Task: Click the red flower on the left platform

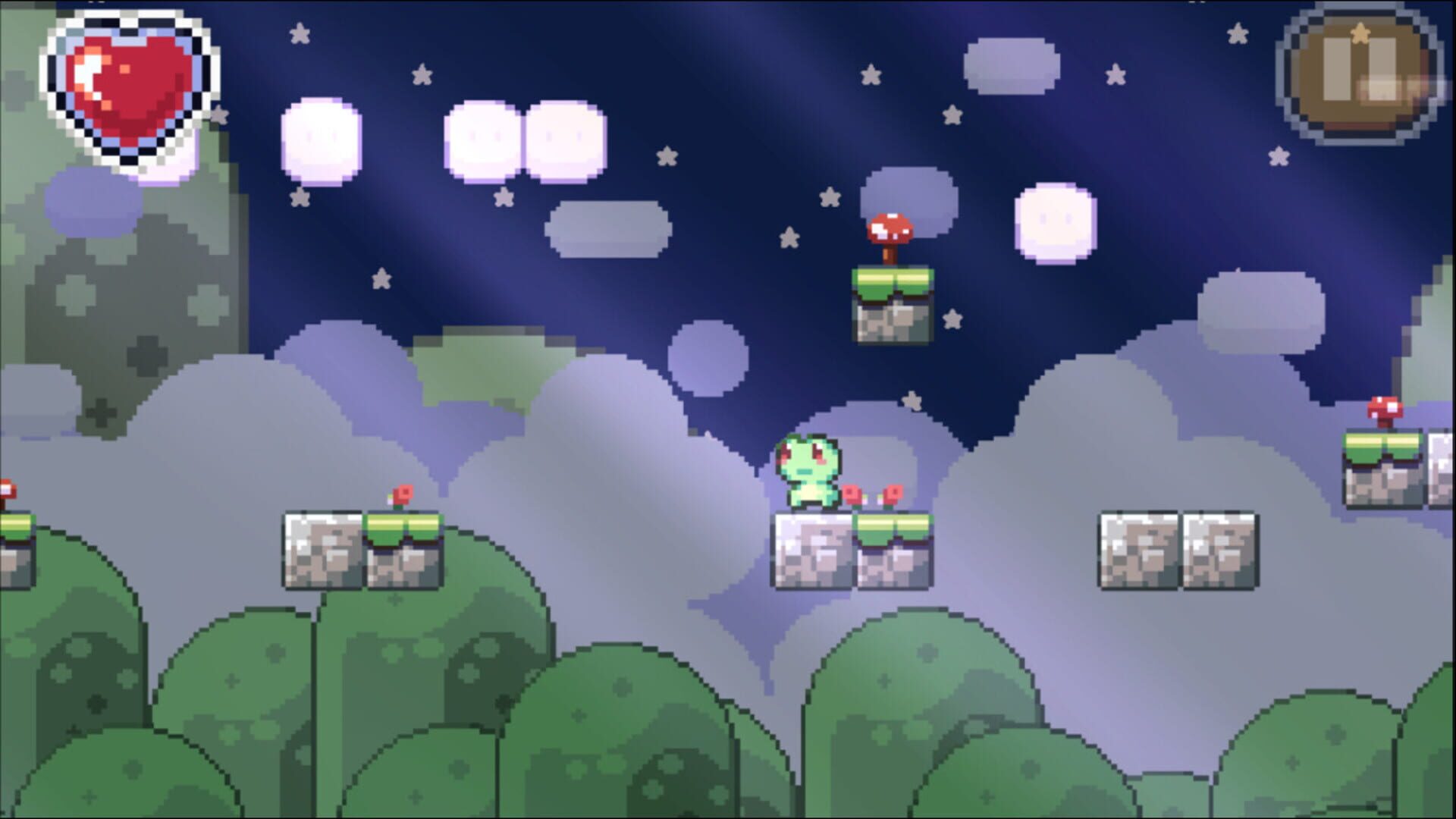Action: tap(400, 493)
